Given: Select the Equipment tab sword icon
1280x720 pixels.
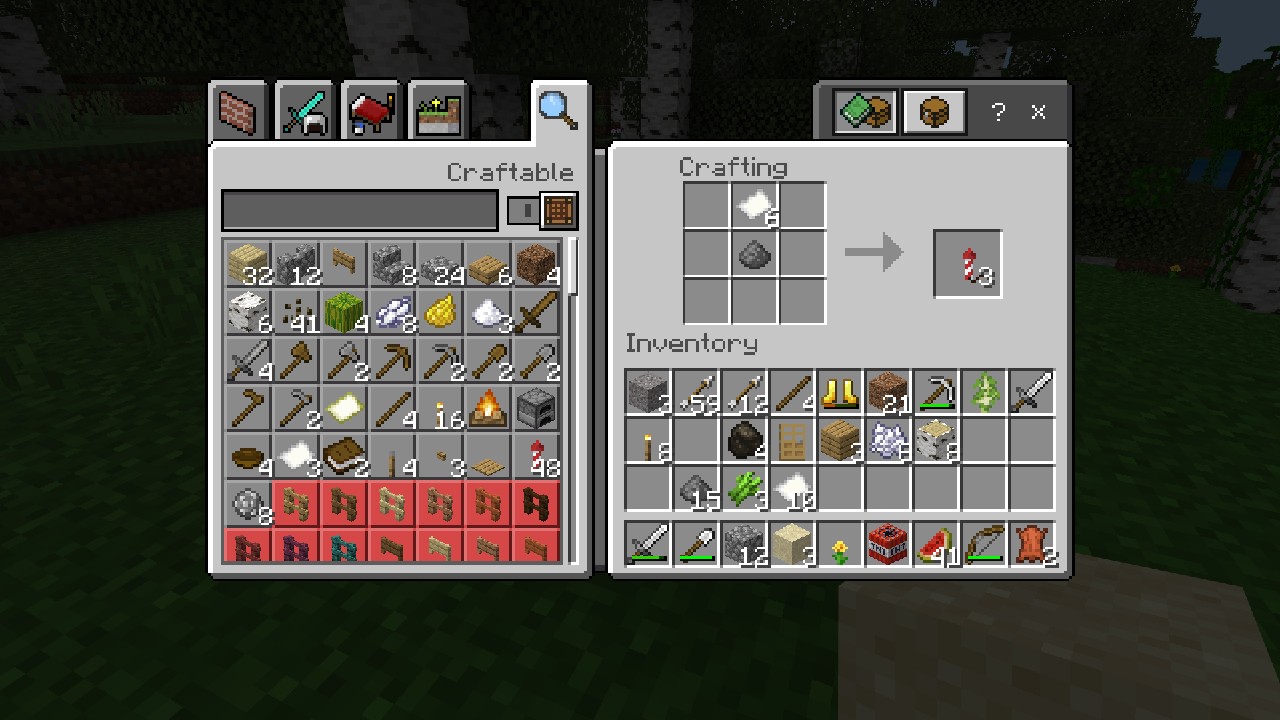Looking at the screenshot, I should click(x=304, y=110).
